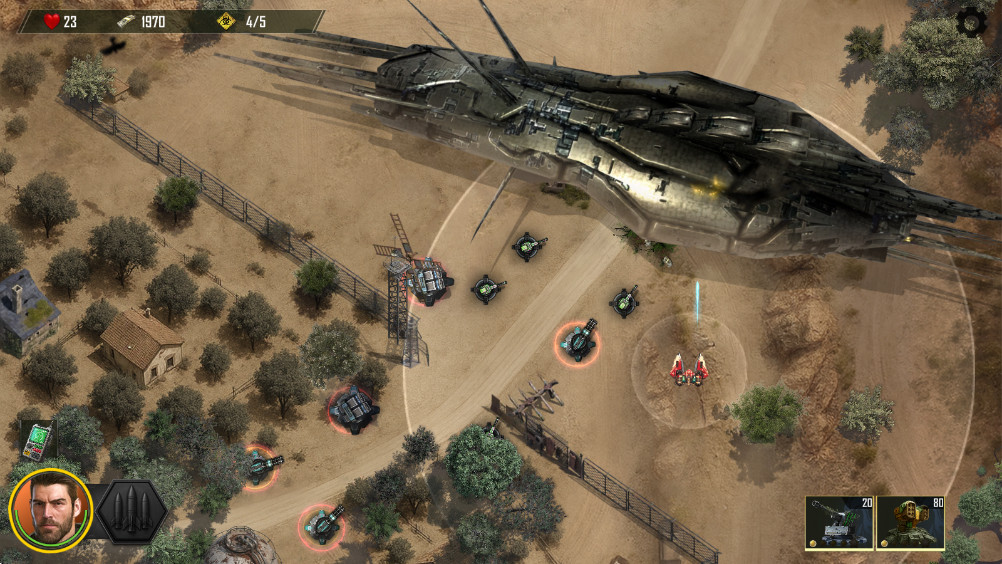Choose the 80-cost rocket launcher card
The width and height of the screenshot is (1002, 564).
tap(910, 523)
